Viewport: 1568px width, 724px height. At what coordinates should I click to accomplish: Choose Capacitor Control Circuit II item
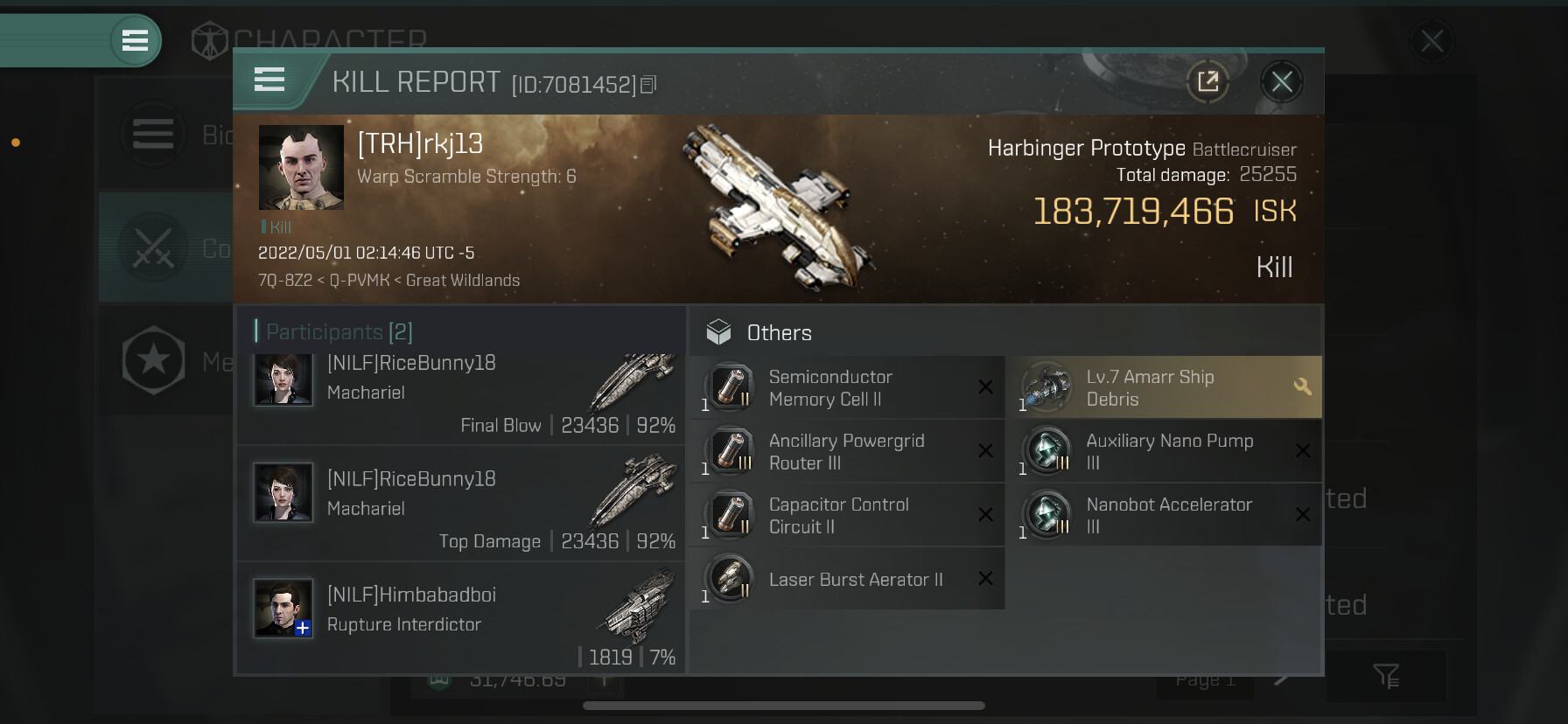click(847, 515)
